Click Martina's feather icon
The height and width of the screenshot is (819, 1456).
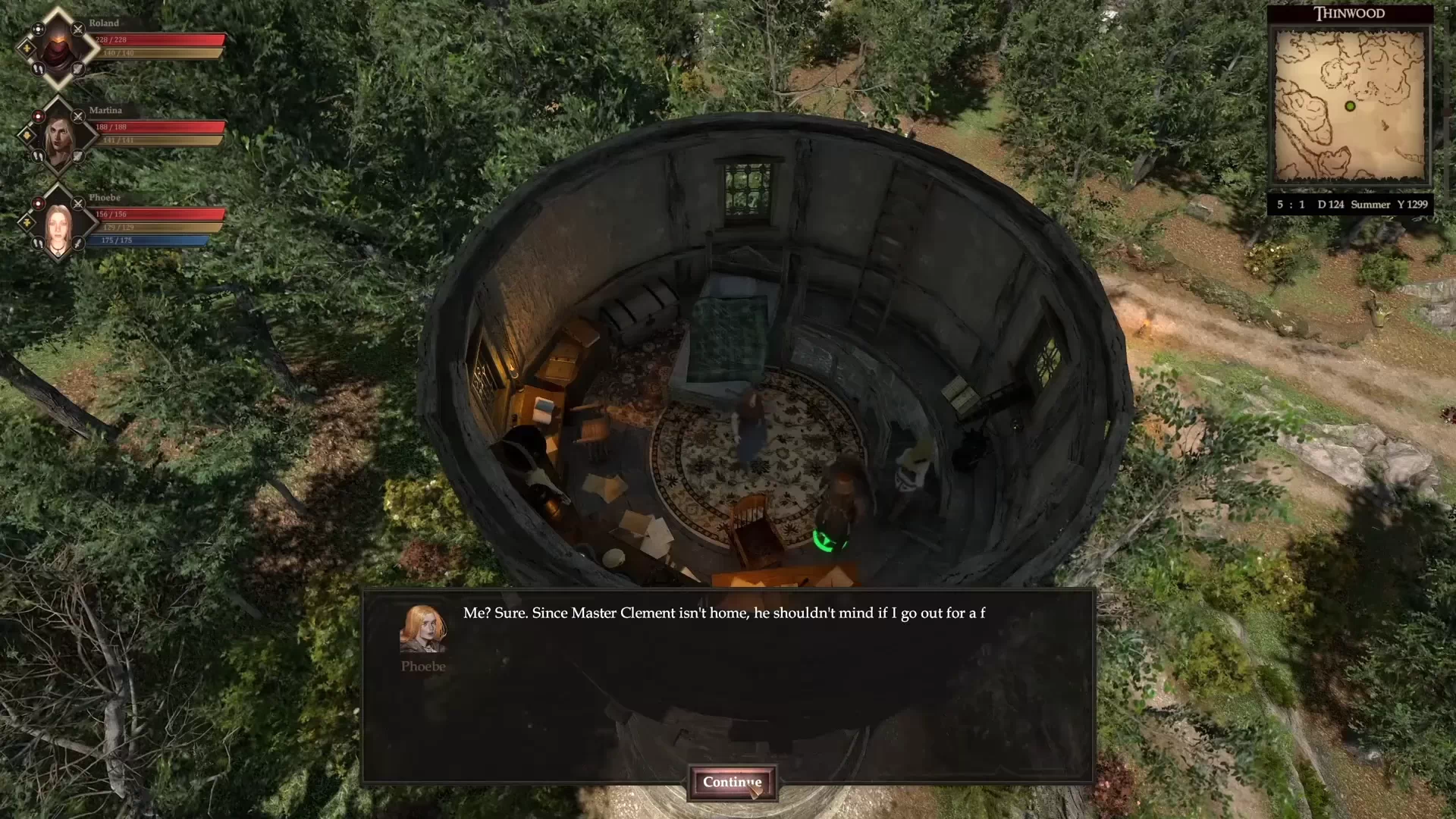point(78,156)
